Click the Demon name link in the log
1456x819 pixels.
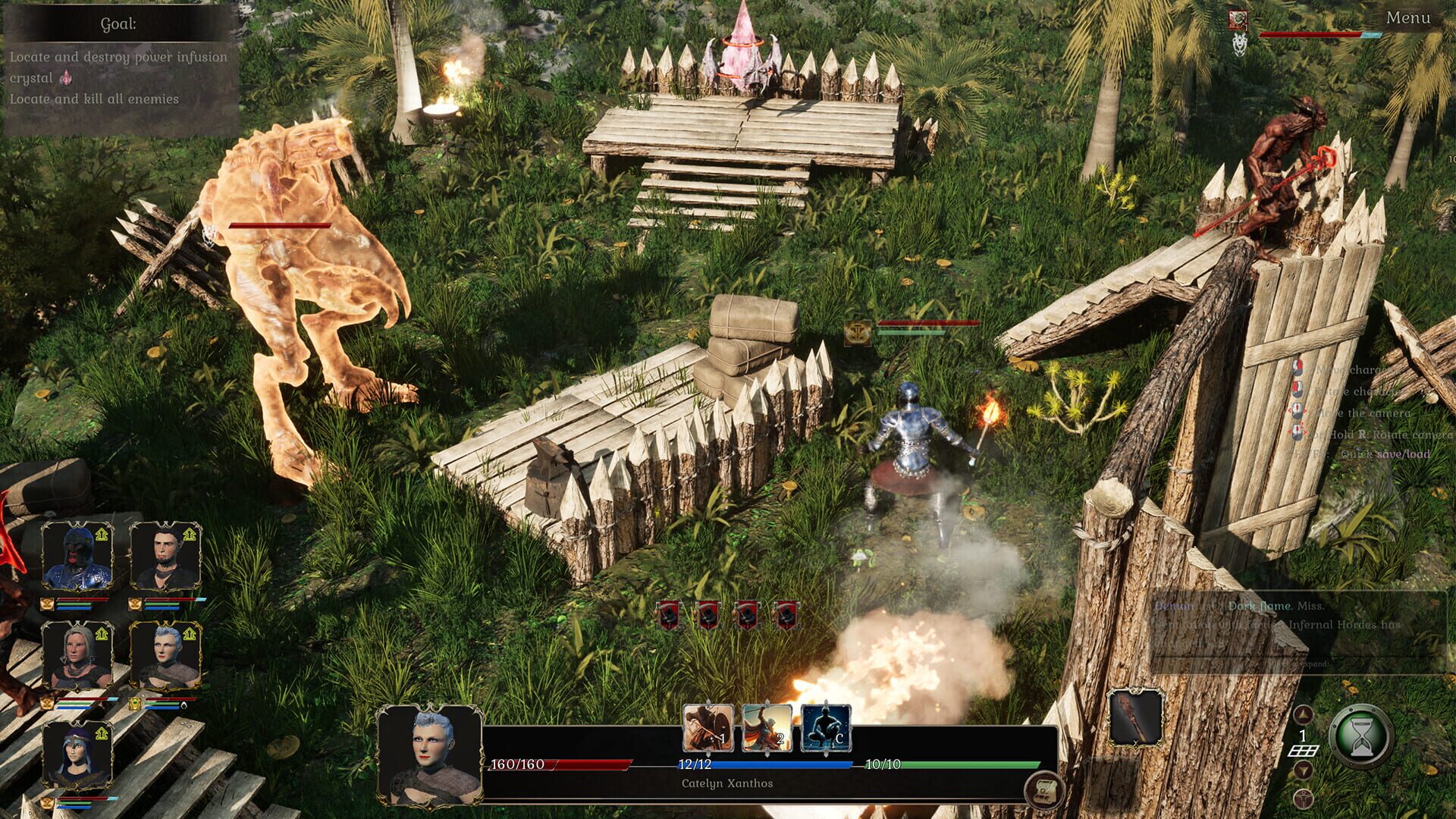[1174, 606]
